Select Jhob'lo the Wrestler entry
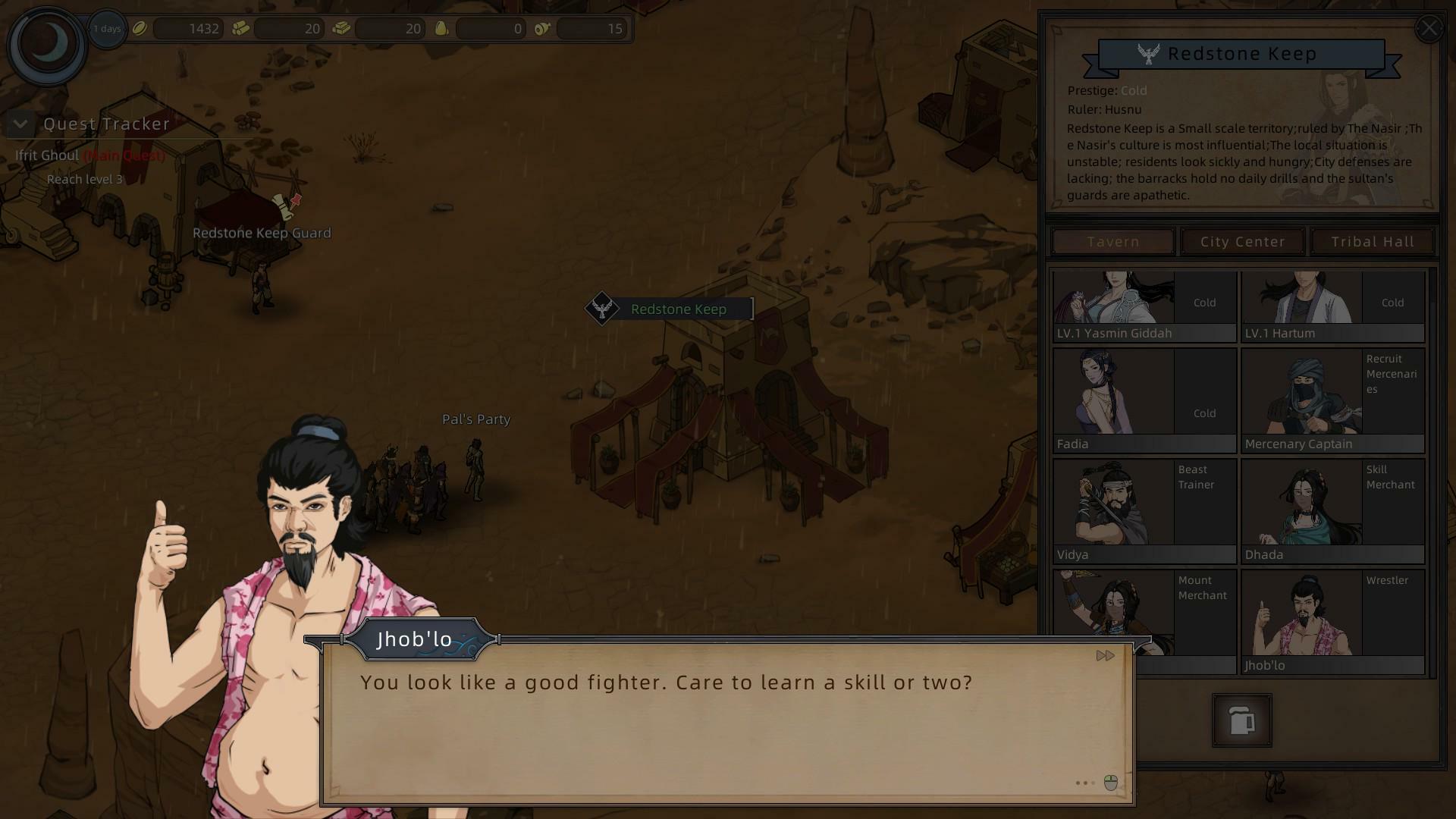The height and width of the screenshot is (819, 1456). (1332, 622)
